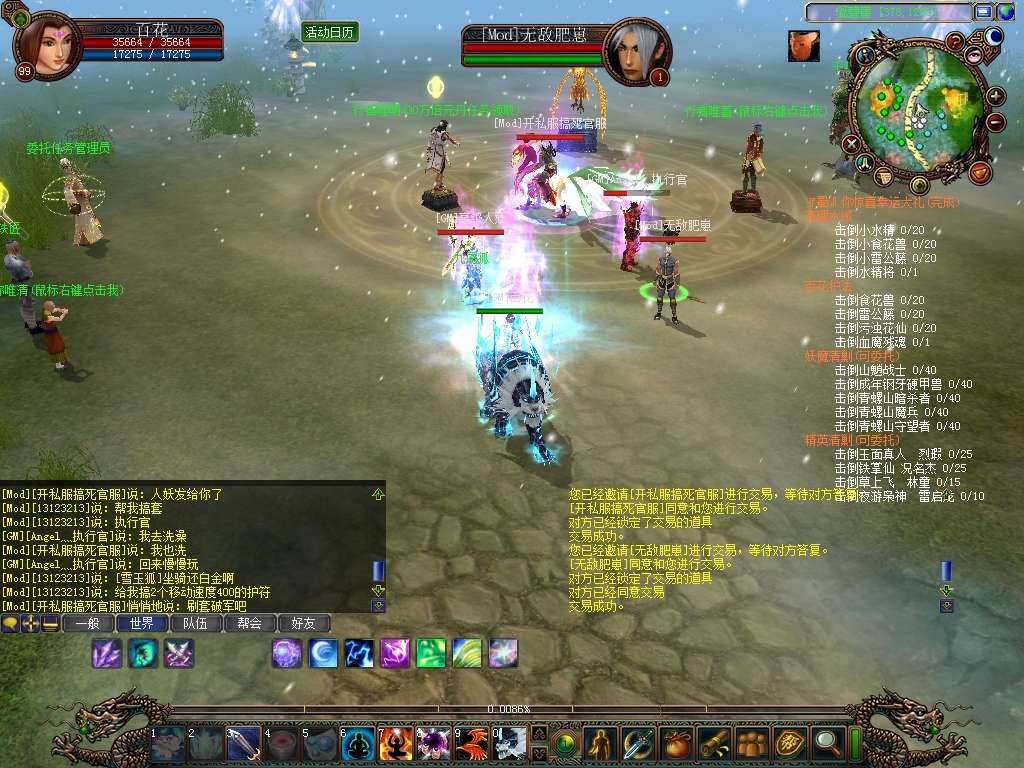Open the 活动日历 activity calendar
The image size is (1024, 768).
tap(330, 32)
